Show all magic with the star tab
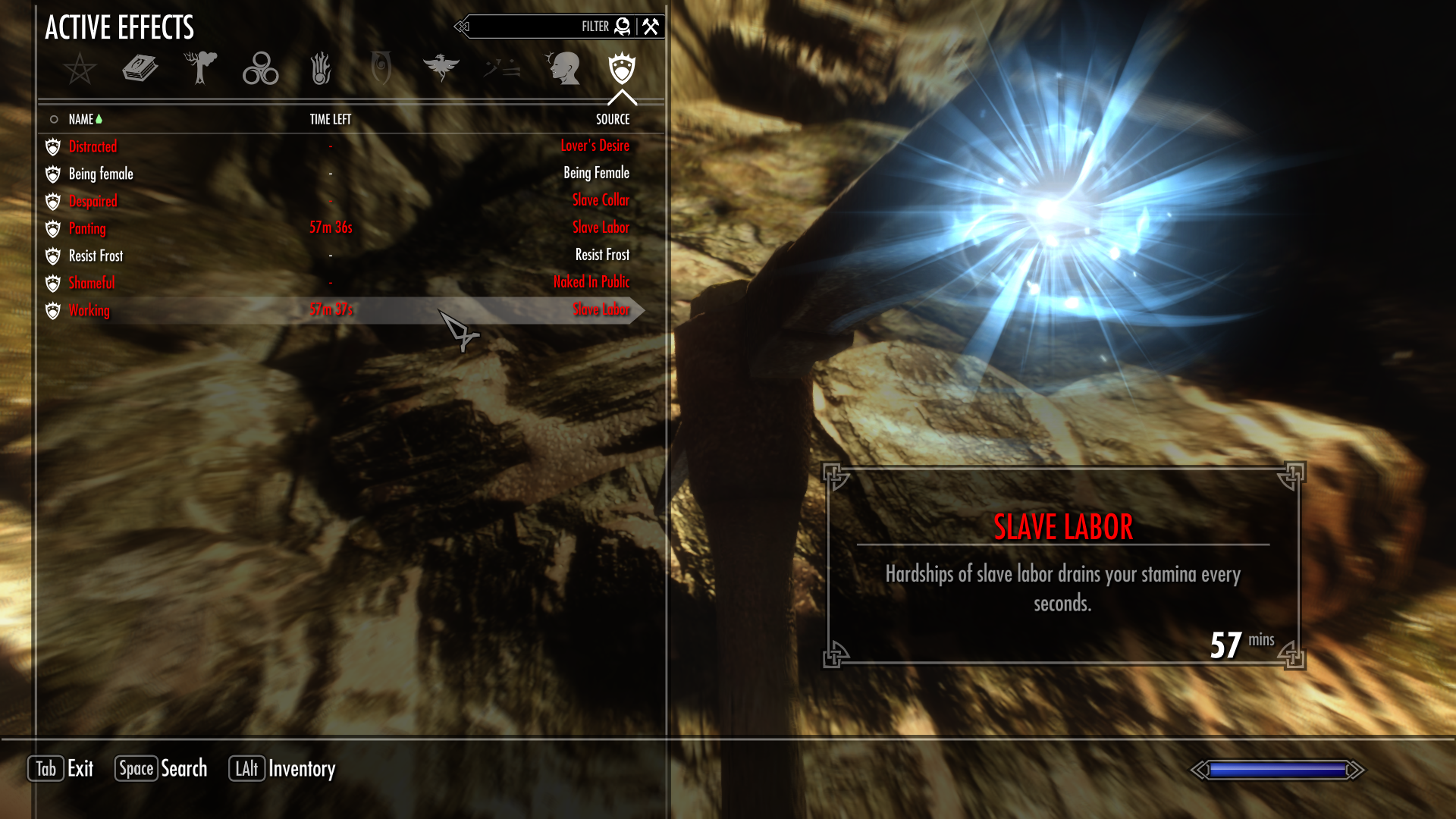 [80, 69]
